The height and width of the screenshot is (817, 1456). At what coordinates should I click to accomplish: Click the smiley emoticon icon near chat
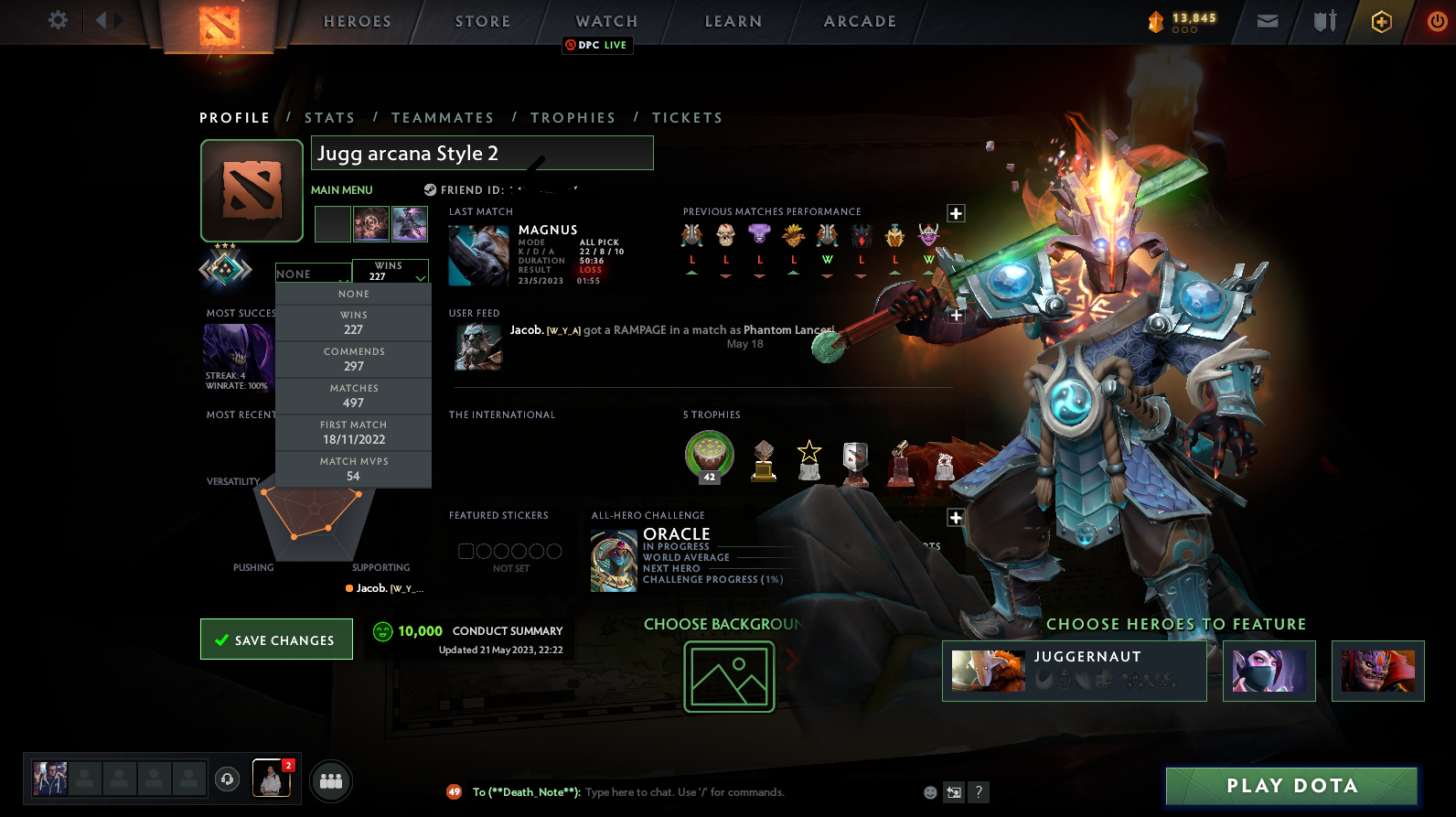929,792
